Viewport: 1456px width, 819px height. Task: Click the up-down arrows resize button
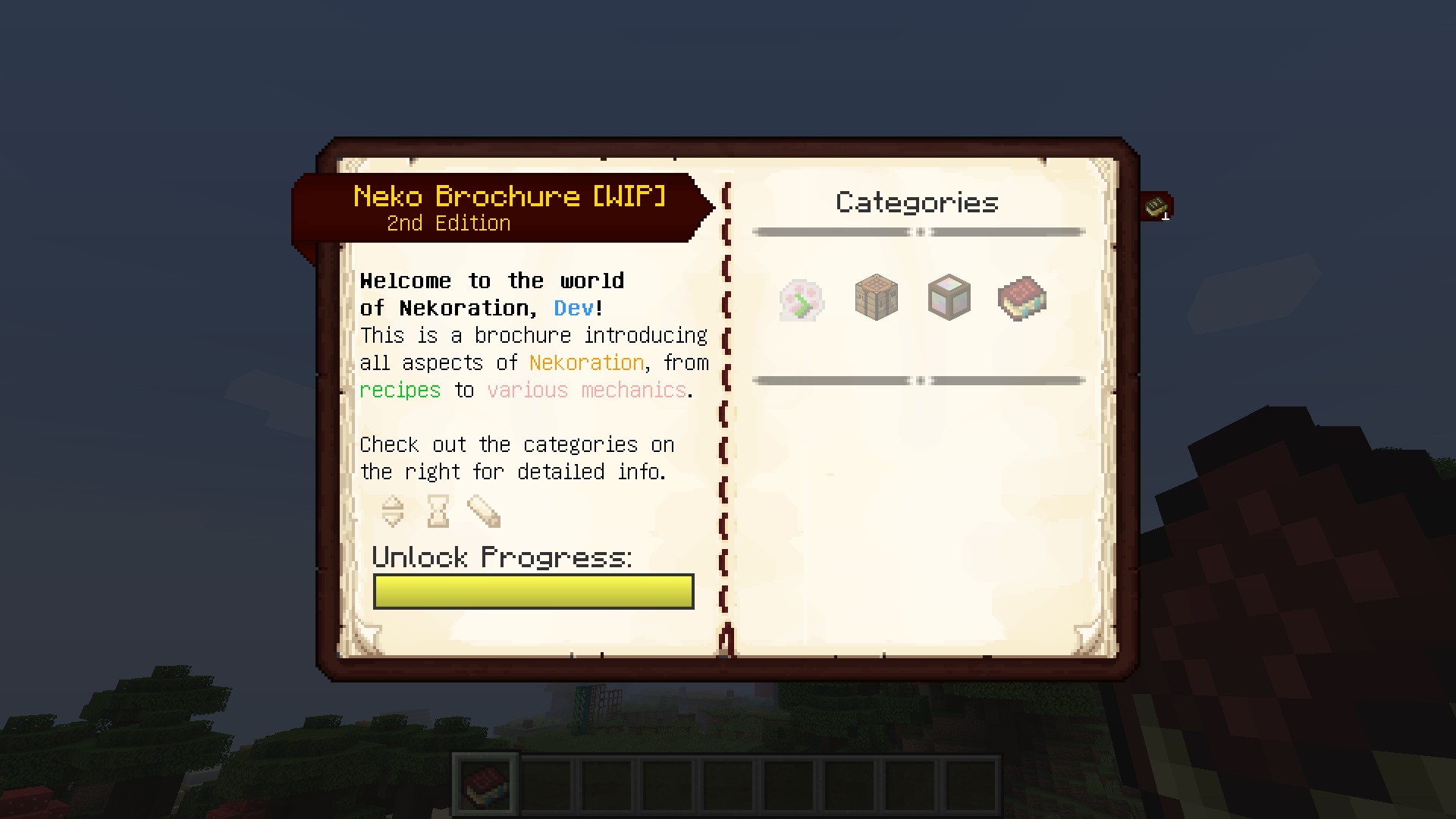[x=393, y=511]
